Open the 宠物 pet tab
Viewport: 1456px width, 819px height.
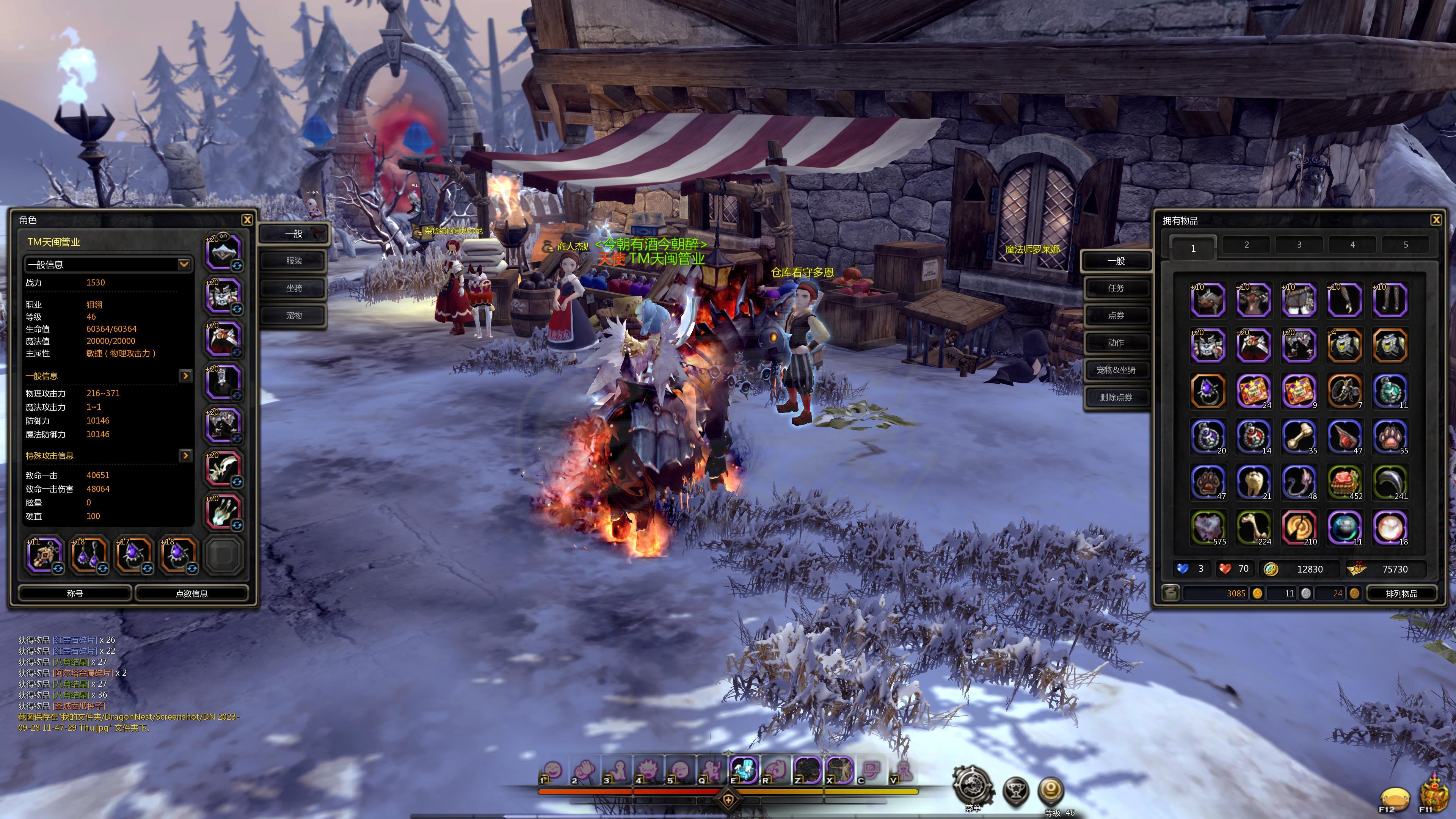click(x=293, y=315)
